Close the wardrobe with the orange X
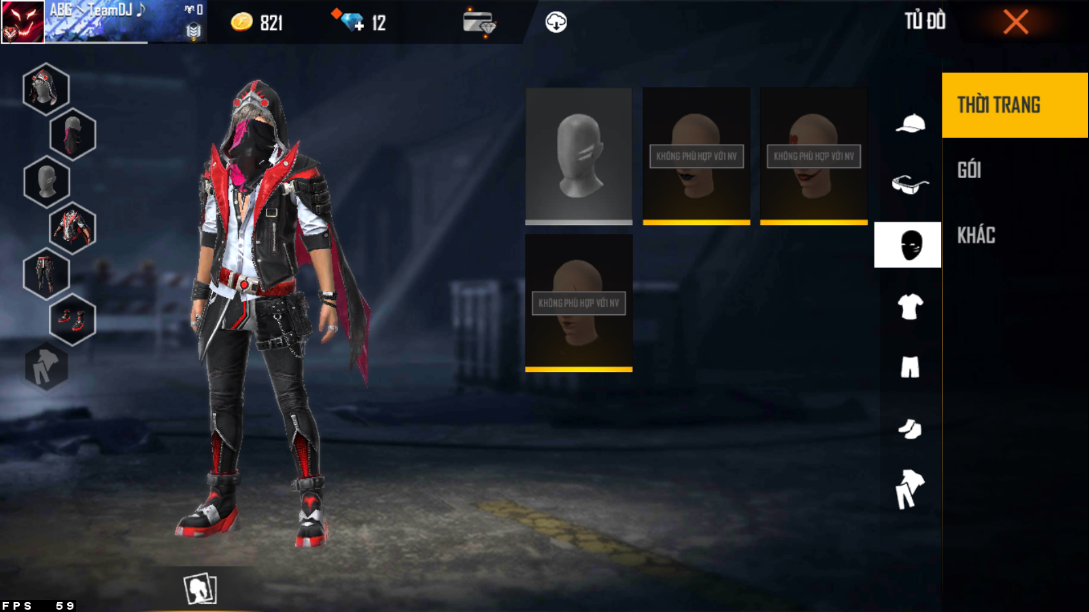The width and height of the screenshot is (1089, 612). click(1015, 22)
